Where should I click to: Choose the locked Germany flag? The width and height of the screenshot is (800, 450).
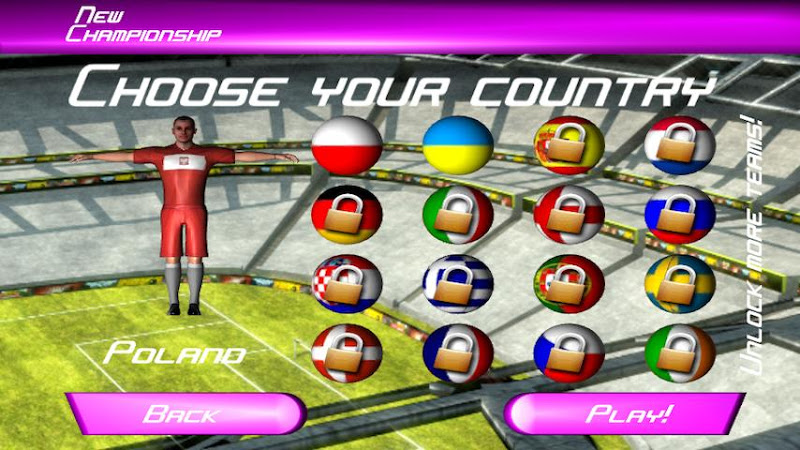(x=346, y=214)
